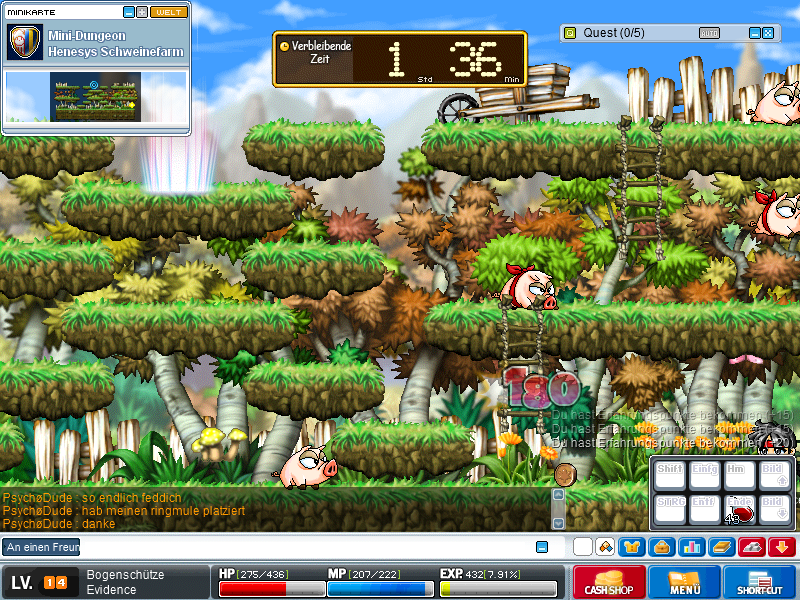The image size is (800, 600).
Task: Close the Quest tracker window
Action: pos(768,33)
